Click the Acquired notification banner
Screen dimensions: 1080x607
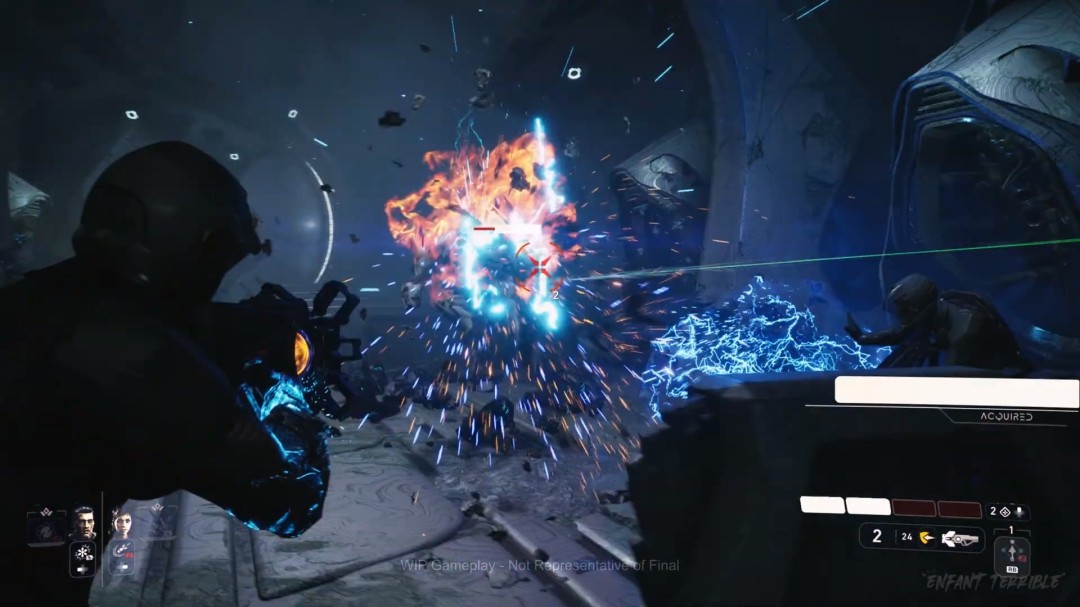pyautogui.click(x=956, y=391)
